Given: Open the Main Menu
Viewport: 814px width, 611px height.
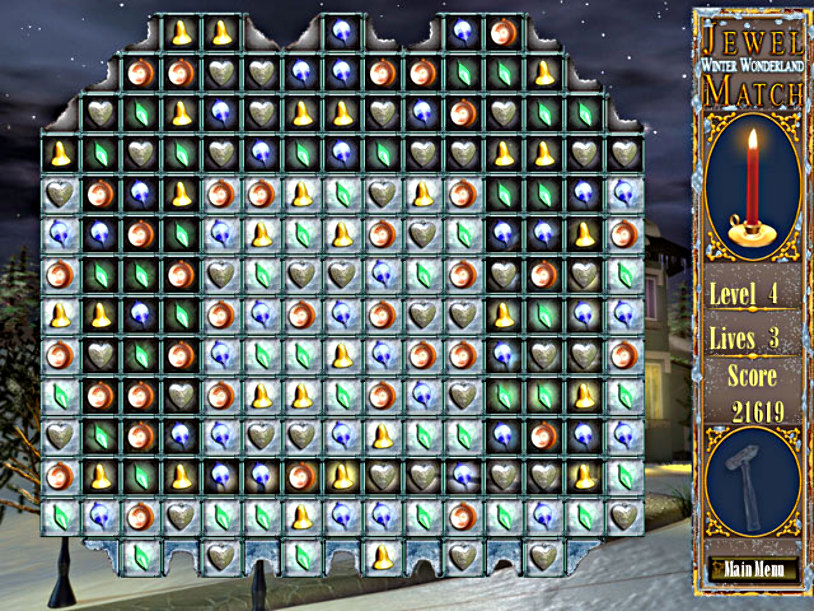Looking at the screenshot, I should click(752, 570).
